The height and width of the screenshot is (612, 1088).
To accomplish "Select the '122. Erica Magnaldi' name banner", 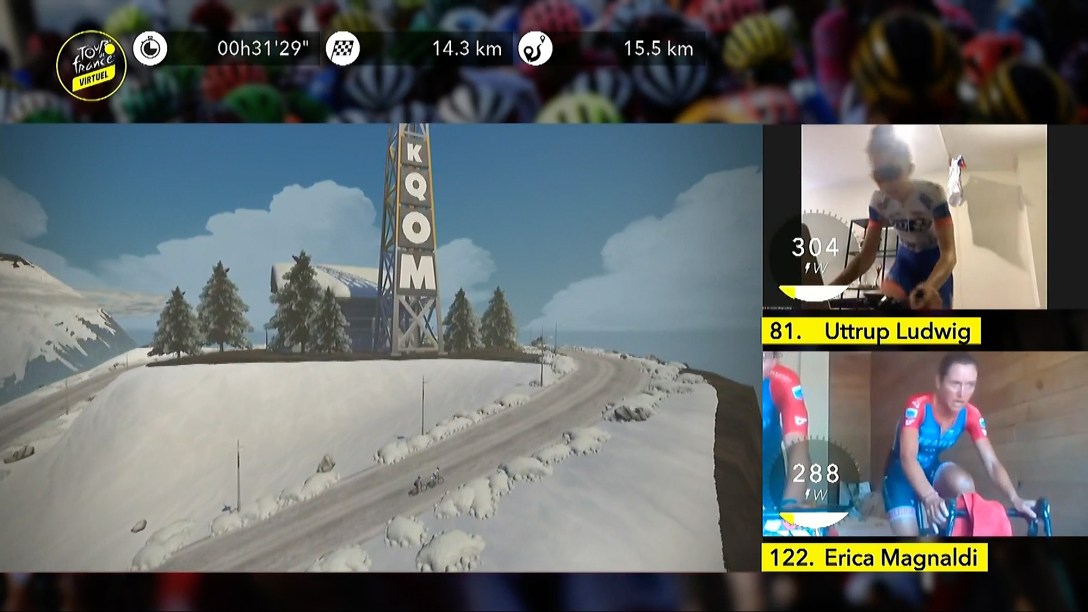I will coord(874,557).
